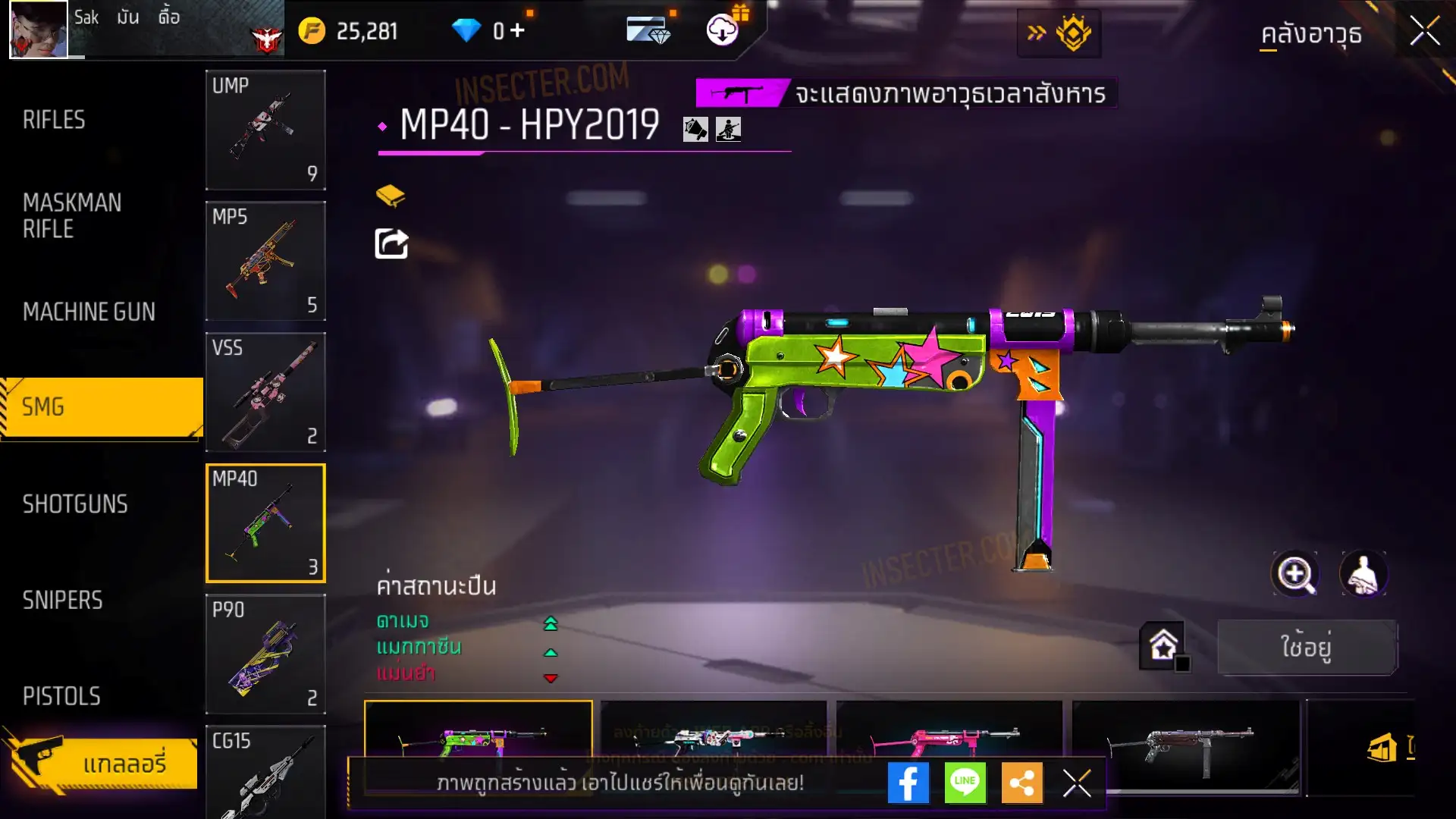Viewport: 1456px width, 819px height.
Task: Open the MASKMAN RIFLE category
Action: click(72, 215)
